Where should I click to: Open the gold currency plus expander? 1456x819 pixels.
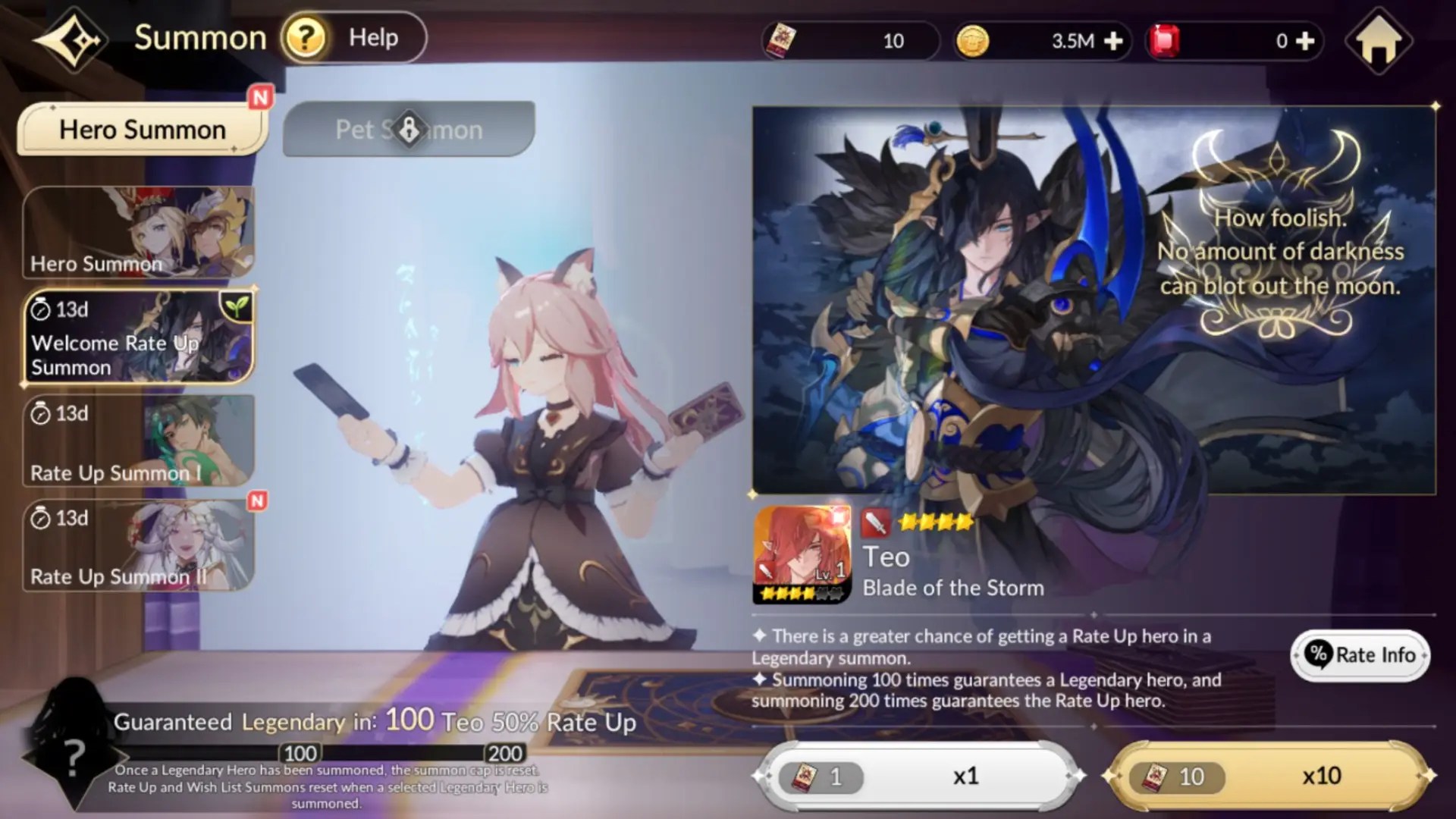1112,40
